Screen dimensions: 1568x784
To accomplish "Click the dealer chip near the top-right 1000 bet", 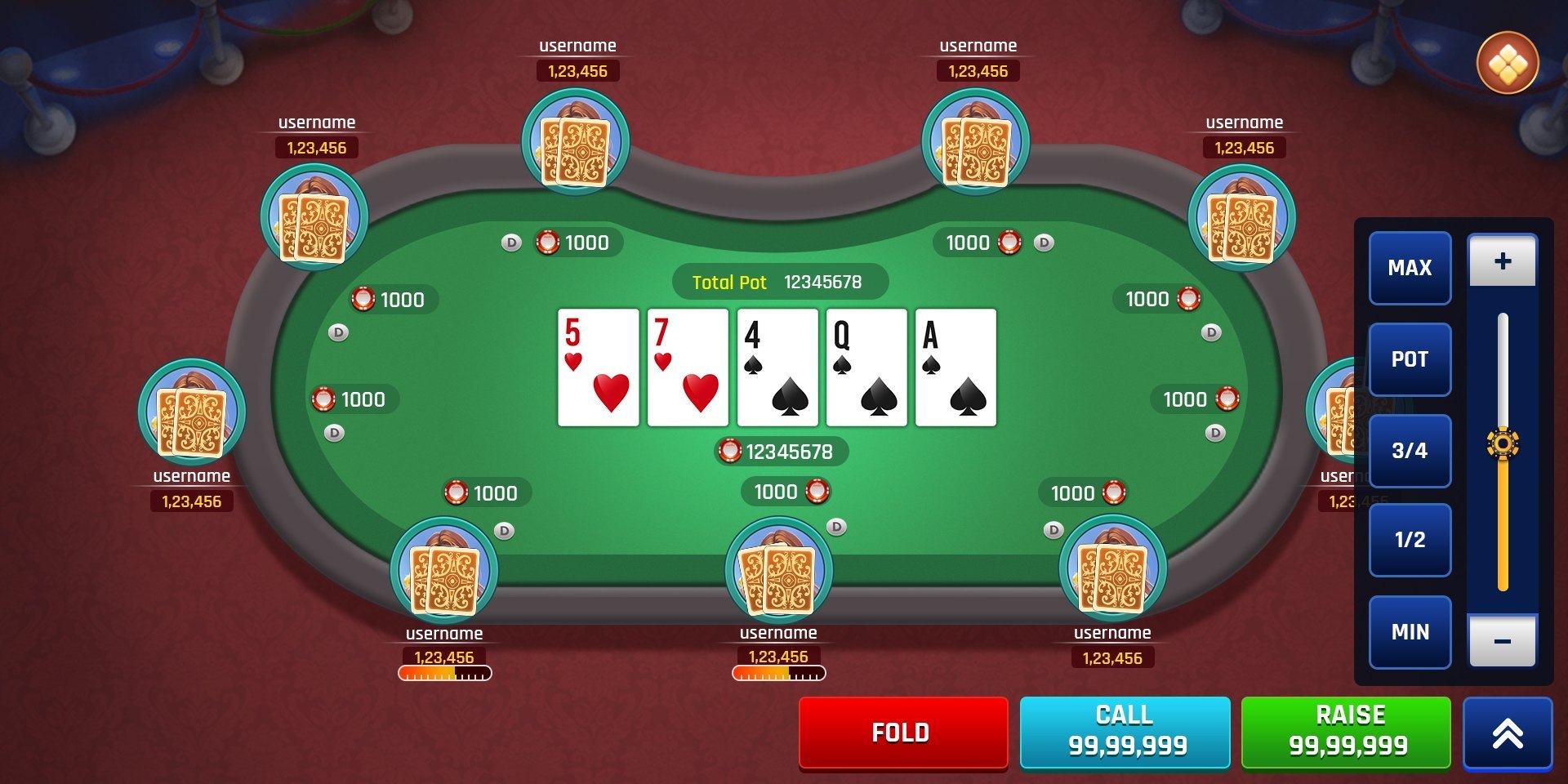I will click(x=1043, y=243).
